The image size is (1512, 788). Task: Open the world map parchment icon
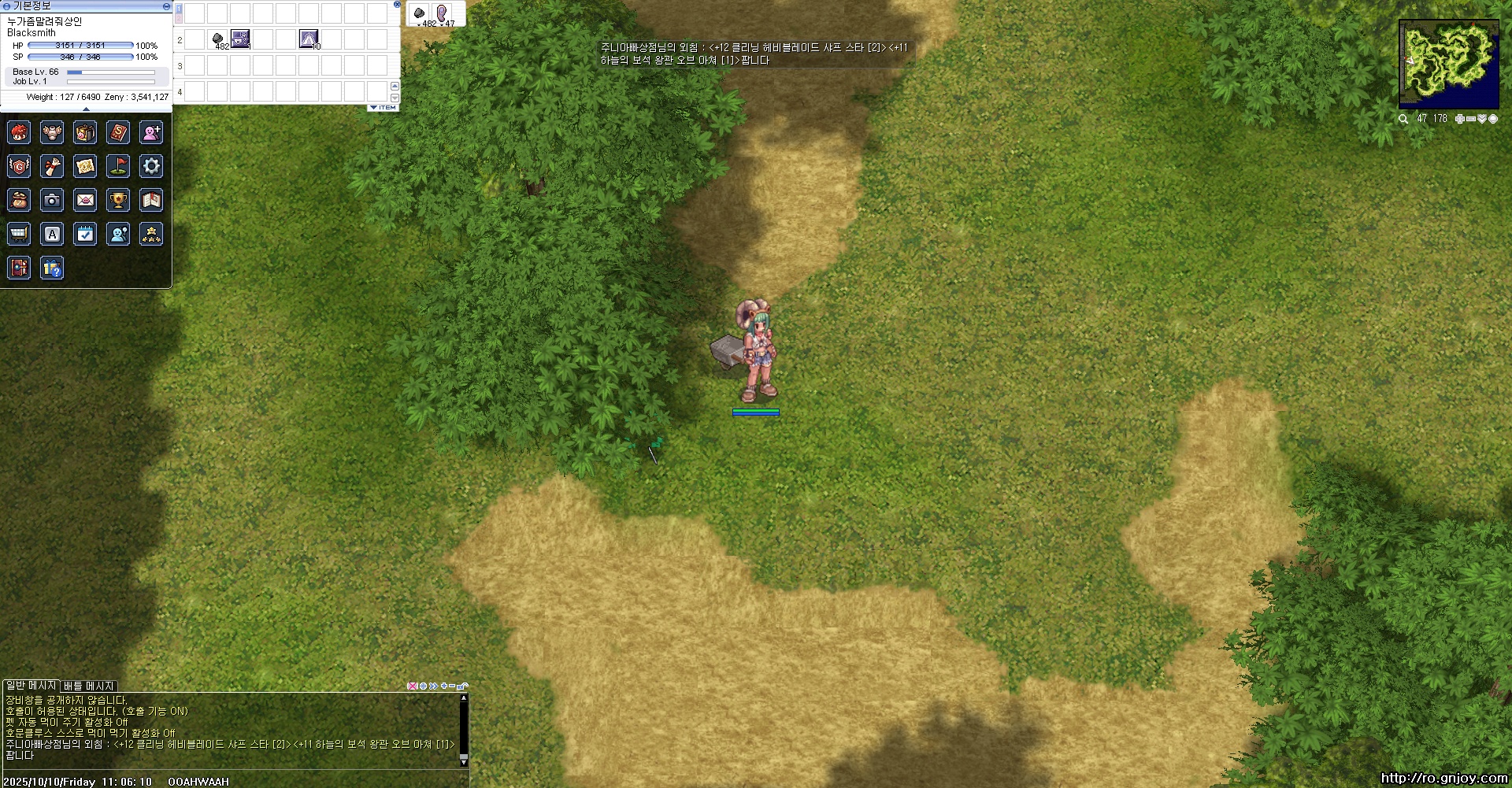[85, 166]
